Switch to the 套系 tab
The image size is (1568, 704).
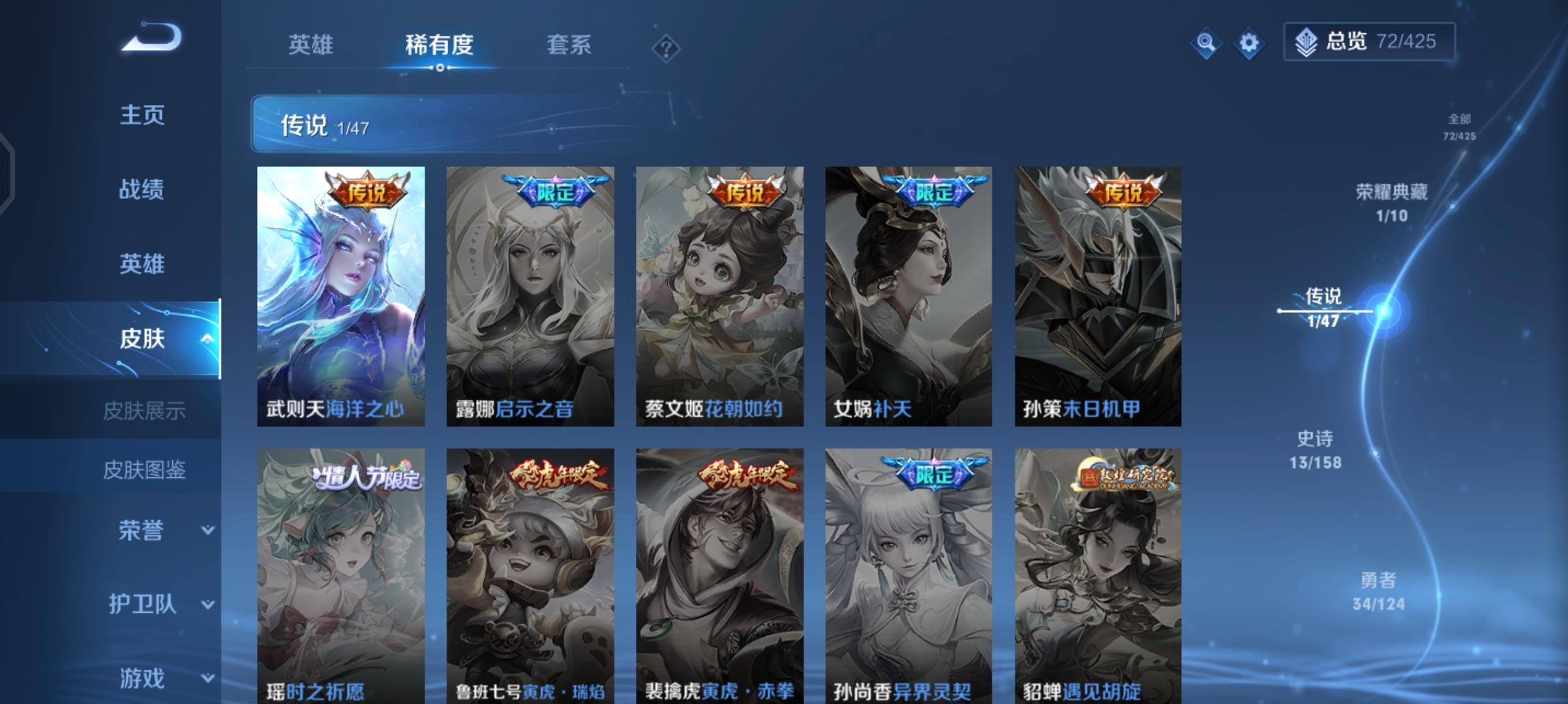point(567,45)
